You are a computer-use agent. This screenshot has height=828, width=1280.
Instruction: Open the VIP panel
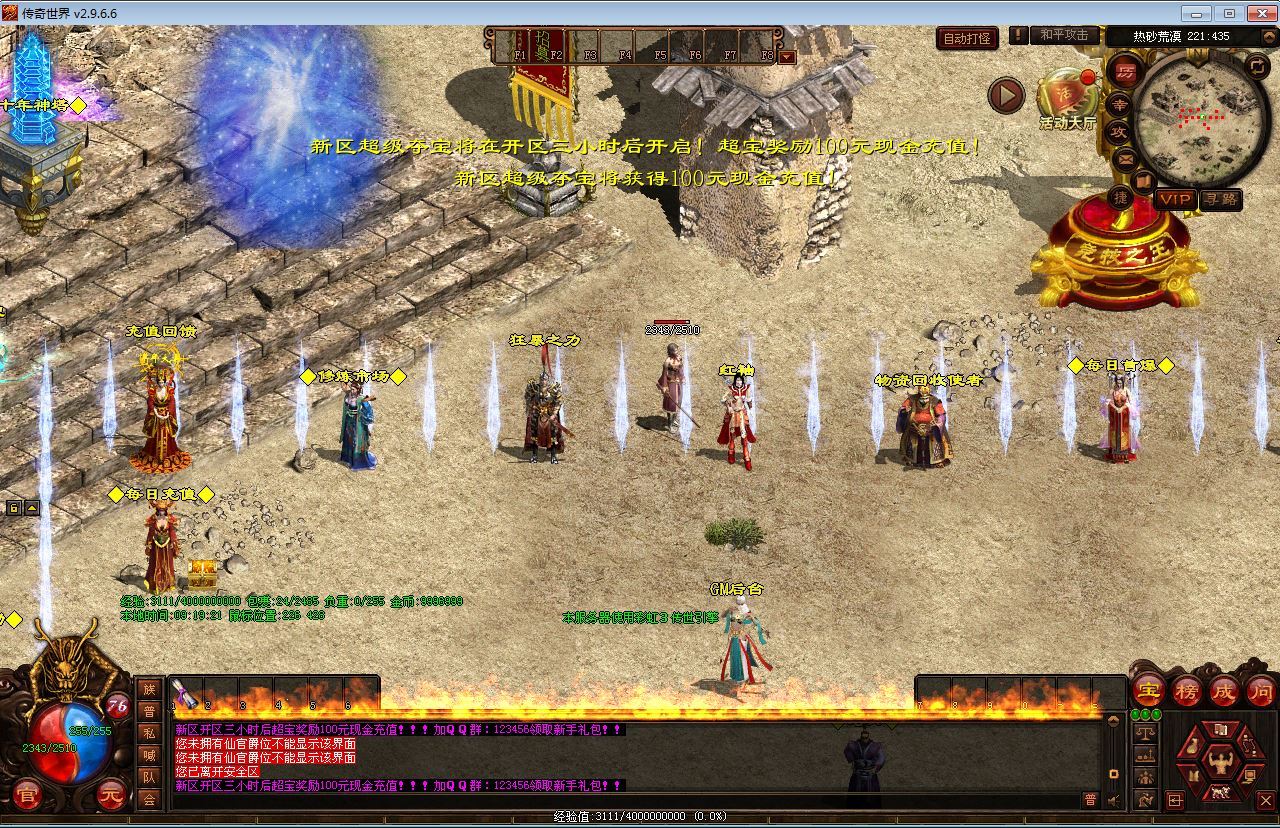1175,199
